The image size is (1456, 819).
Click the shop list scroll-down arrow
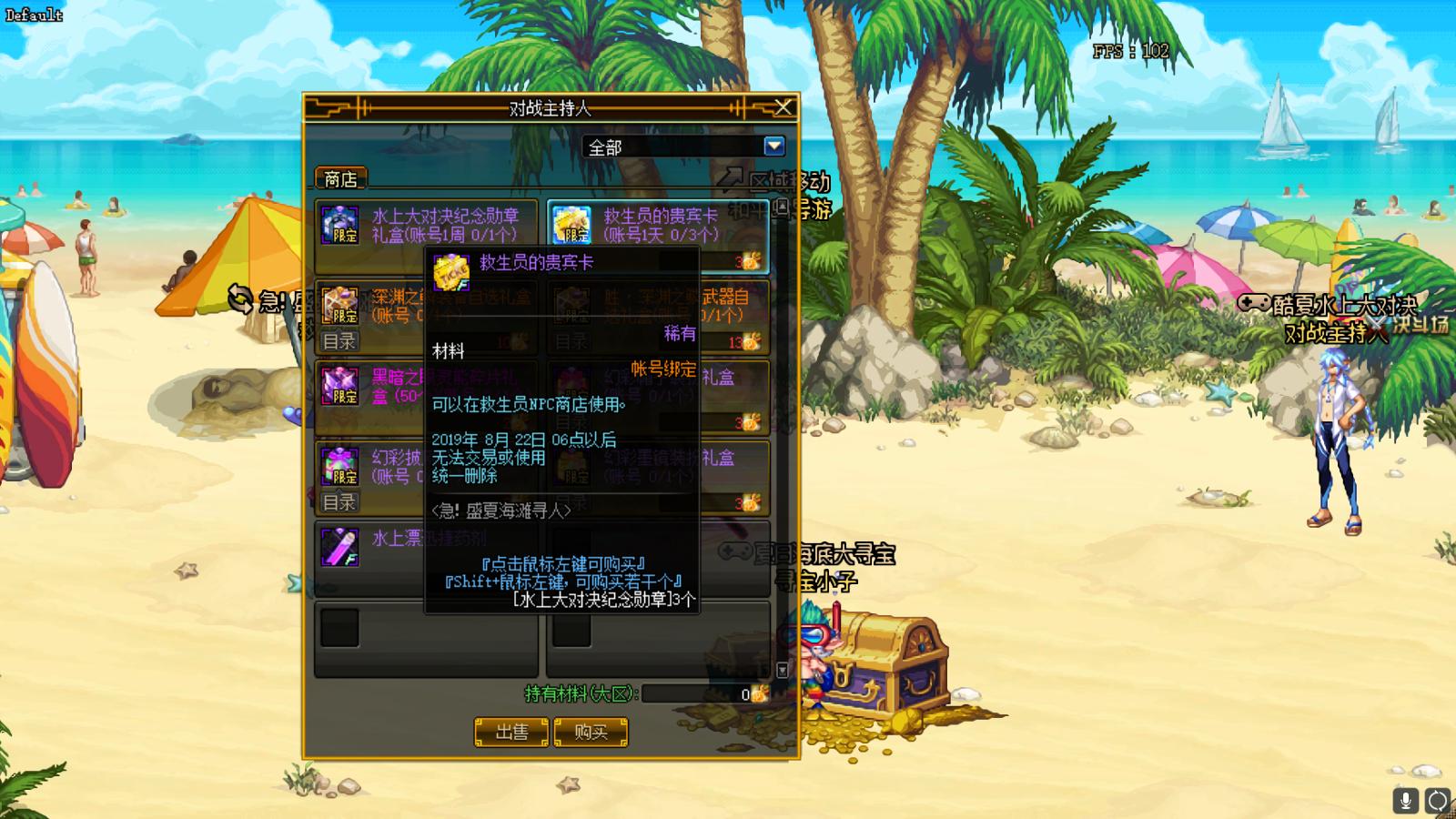point(782,671)
